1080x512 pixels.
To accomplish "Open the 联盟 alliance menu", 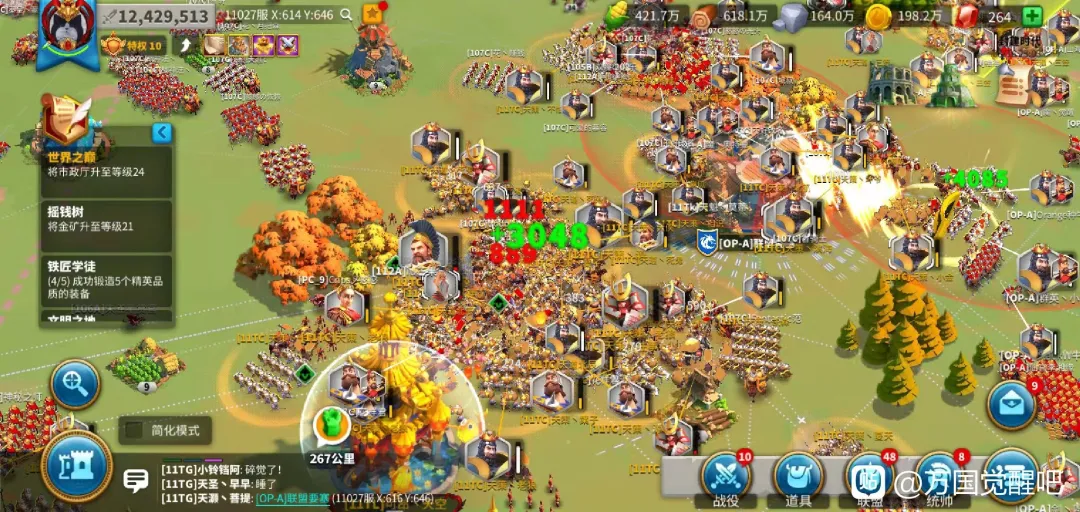I will point(869,479).
